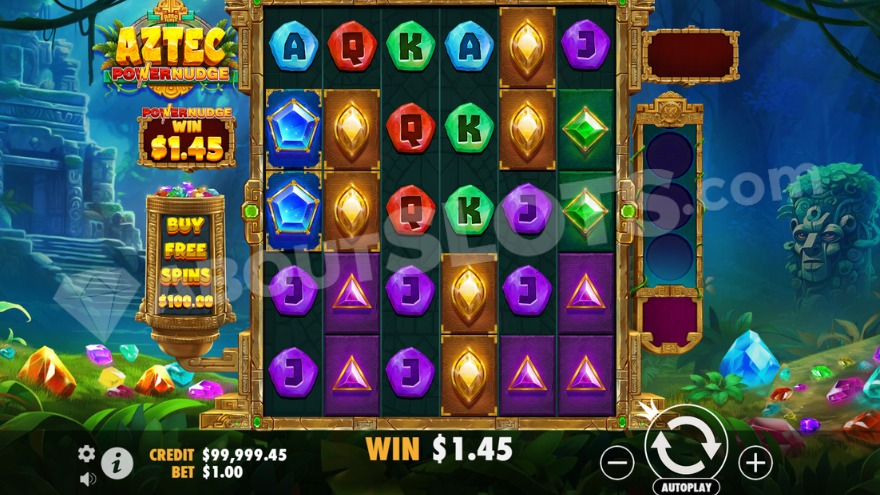Viewport: 880px width, 495px height.
Task: Increase the bet with the plus button
Action: pyautogui.click(x=754, y=462)
